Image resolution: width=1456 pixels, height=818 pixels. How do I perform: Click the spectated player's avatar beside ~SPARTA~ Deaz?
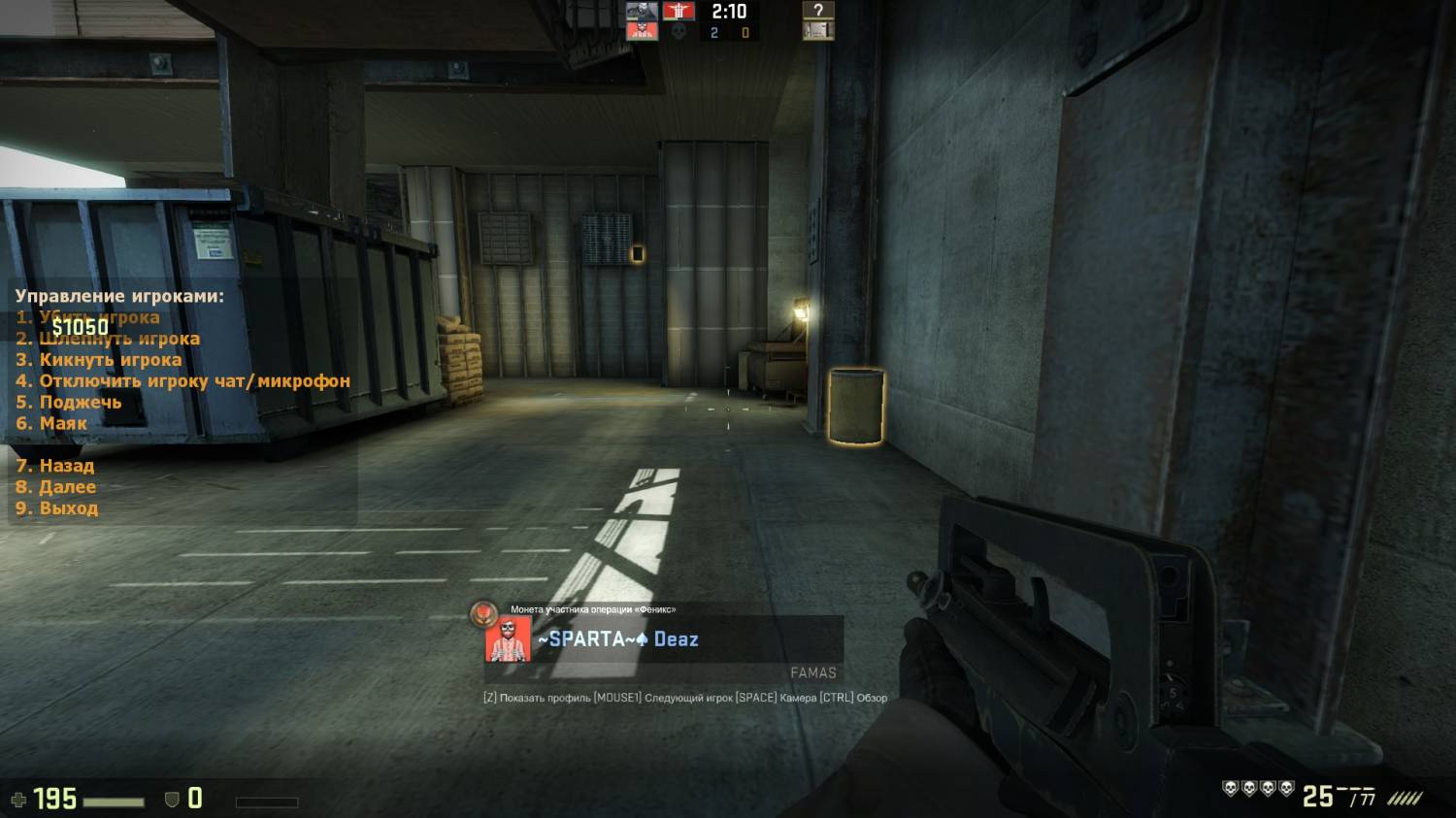(508, 639)
